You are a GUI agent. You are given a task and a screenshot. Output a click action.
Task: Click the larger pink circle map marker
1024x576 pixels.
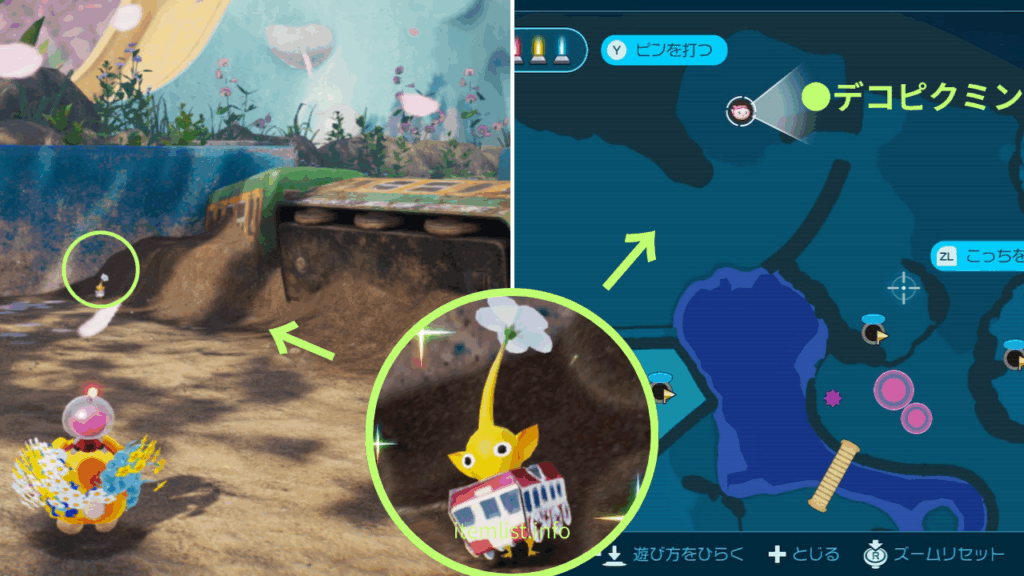pyautogui.click(x=892, y=390)
